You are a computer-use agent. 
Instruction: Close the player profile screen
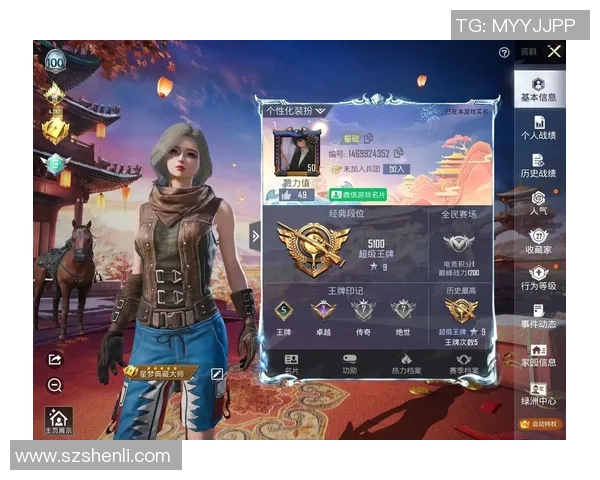554,51
